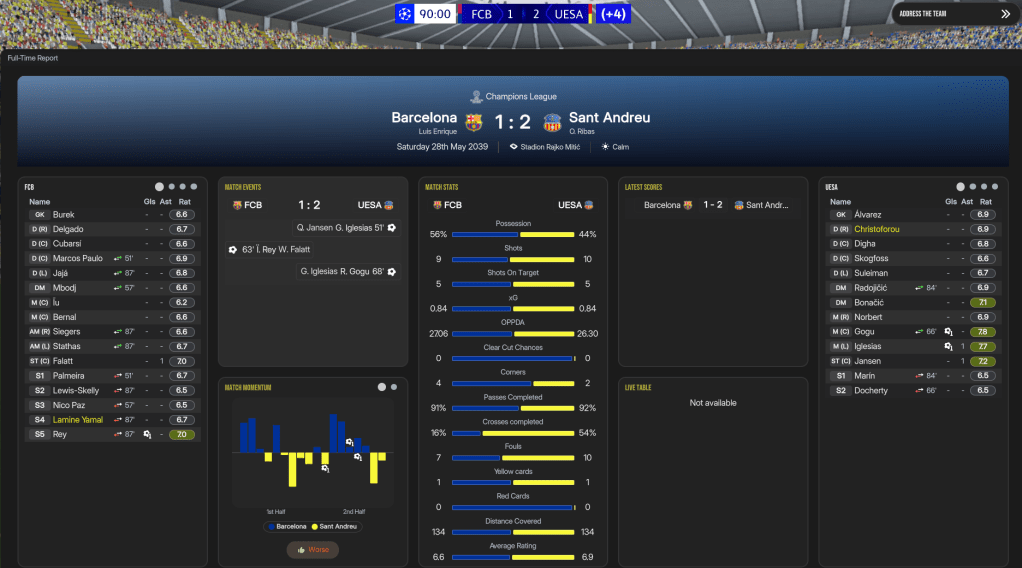Open the Barcelona vs Sant Andreu latest score
Image resolution: width=1022 pixels, height=568 pixels.
[x=712, y=205]
